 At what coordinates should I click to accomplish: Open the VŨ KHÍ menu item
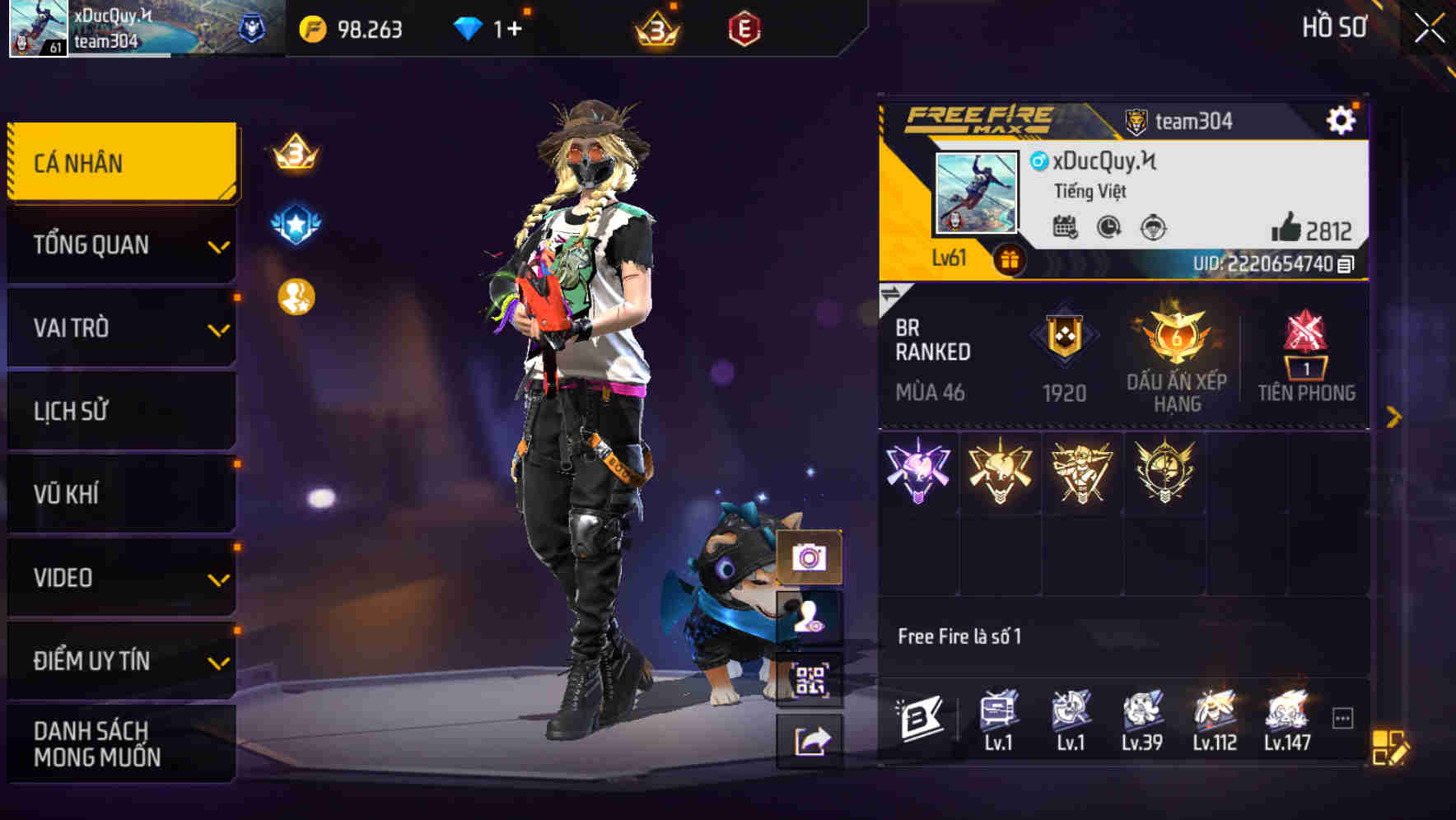point(120,493)
